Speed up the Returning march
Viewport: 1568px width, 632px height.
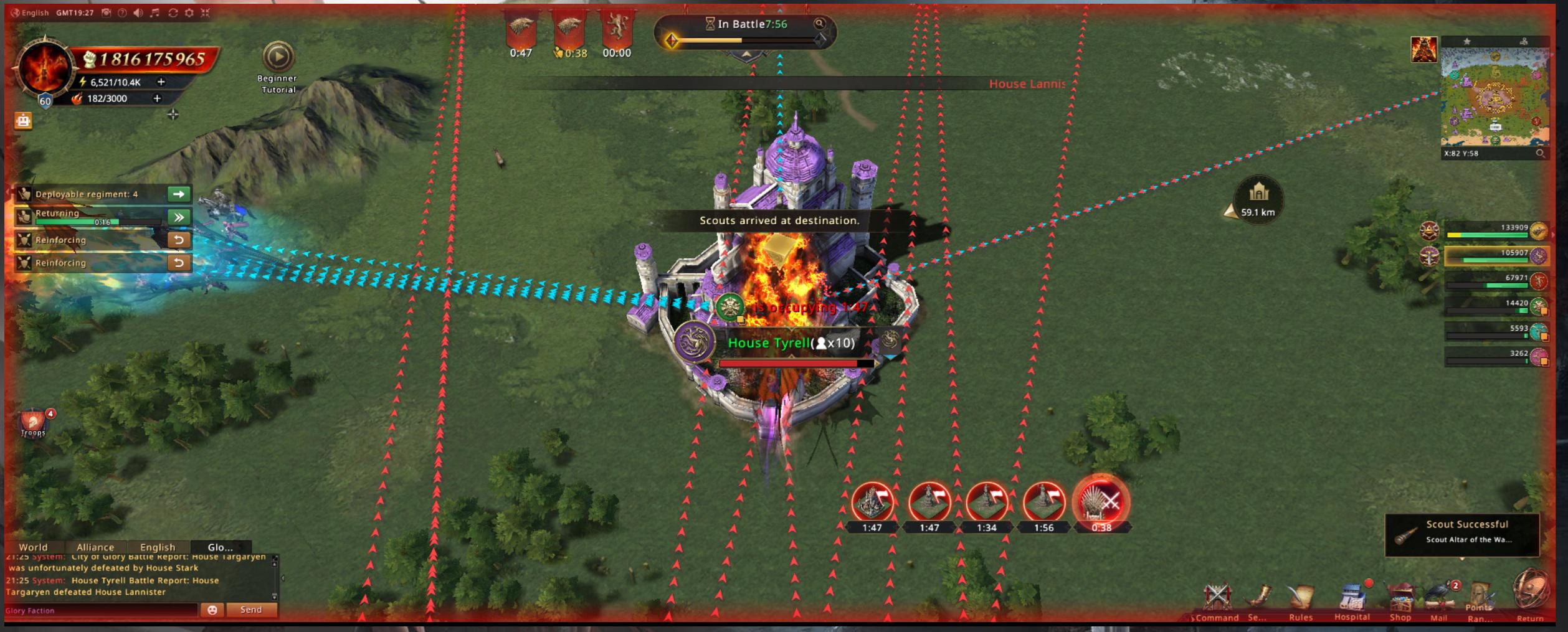(x=179, y=217)
